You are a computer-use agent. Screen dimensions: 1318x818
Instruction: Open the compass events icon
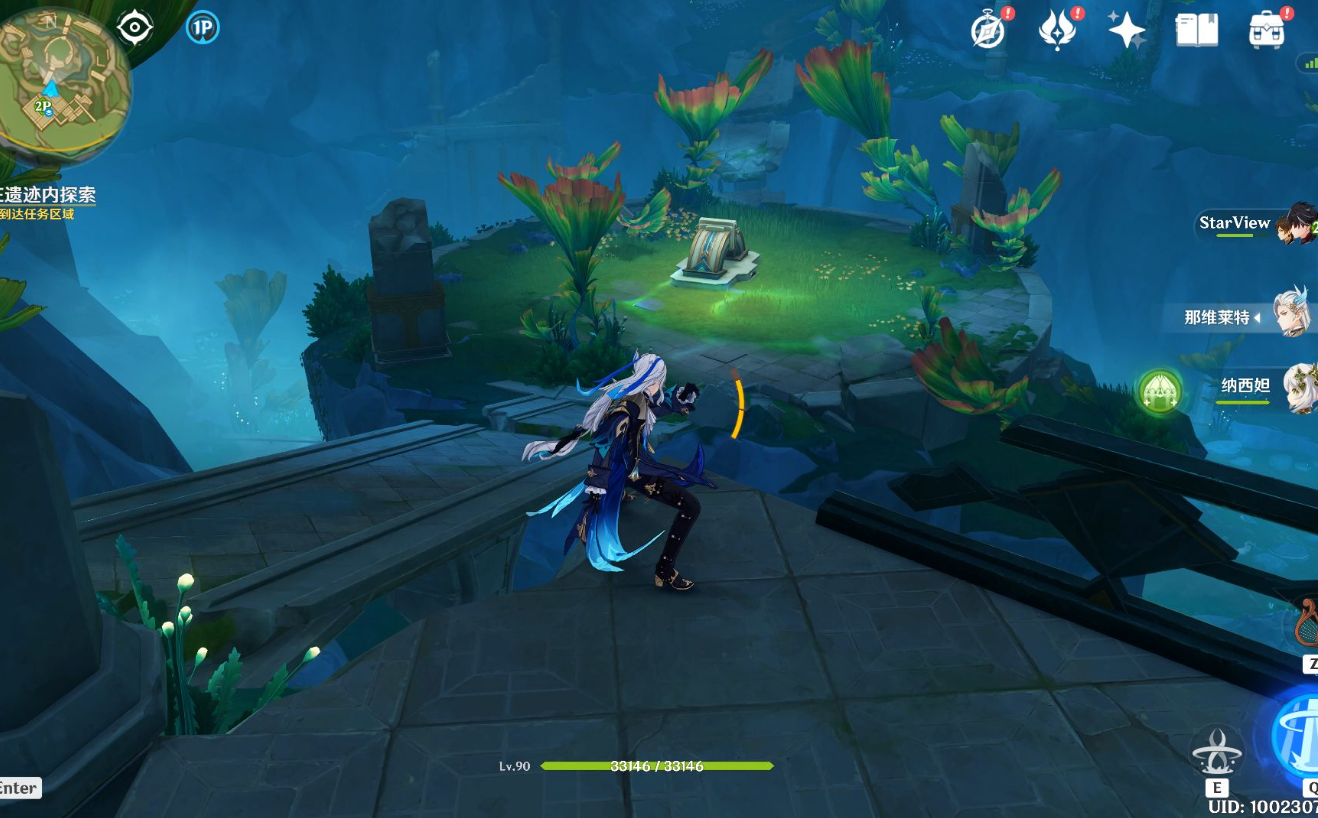point(988,31)
